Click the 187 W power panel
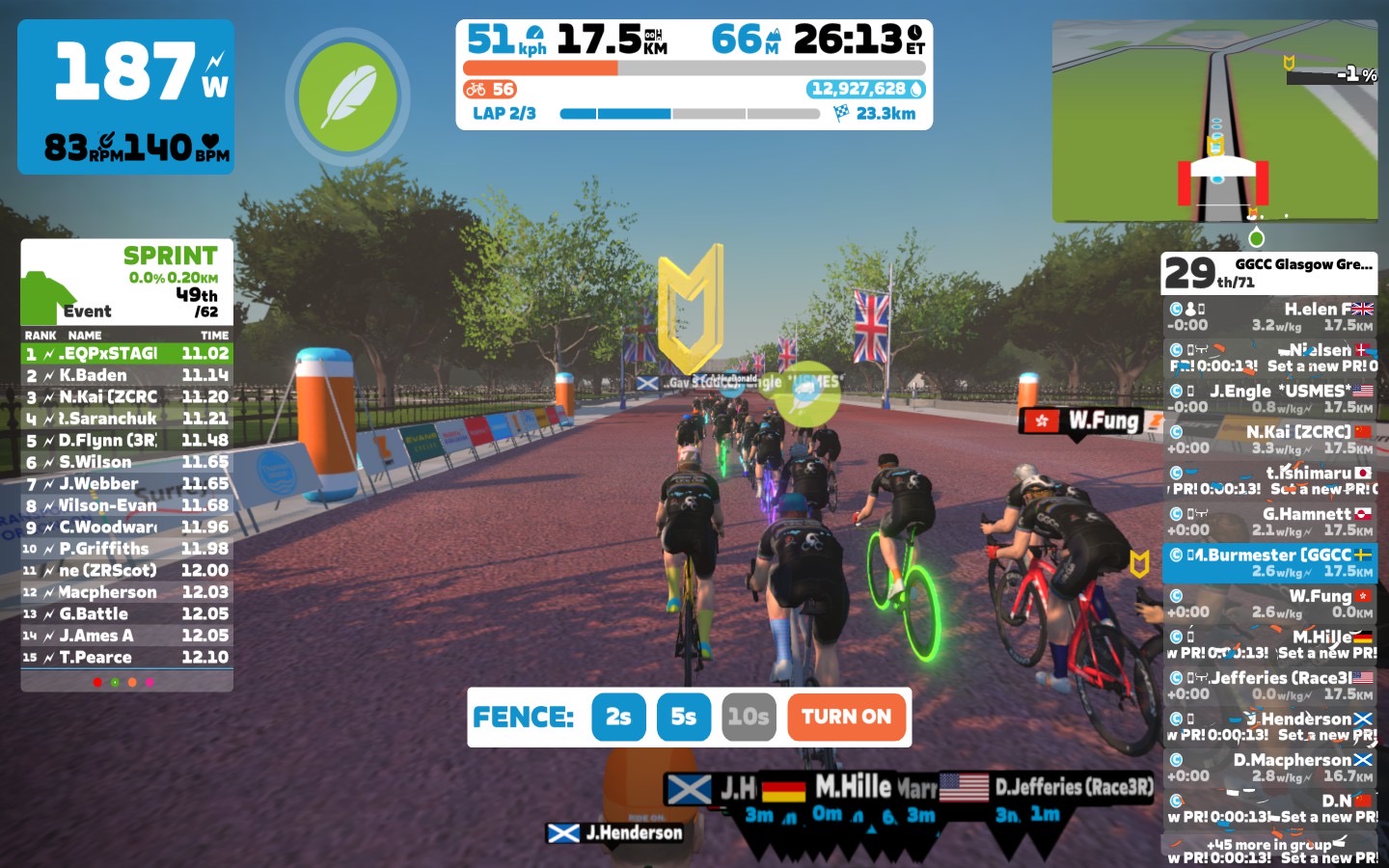Viewport: 1389px width, 868px height. tap(125, 96)
